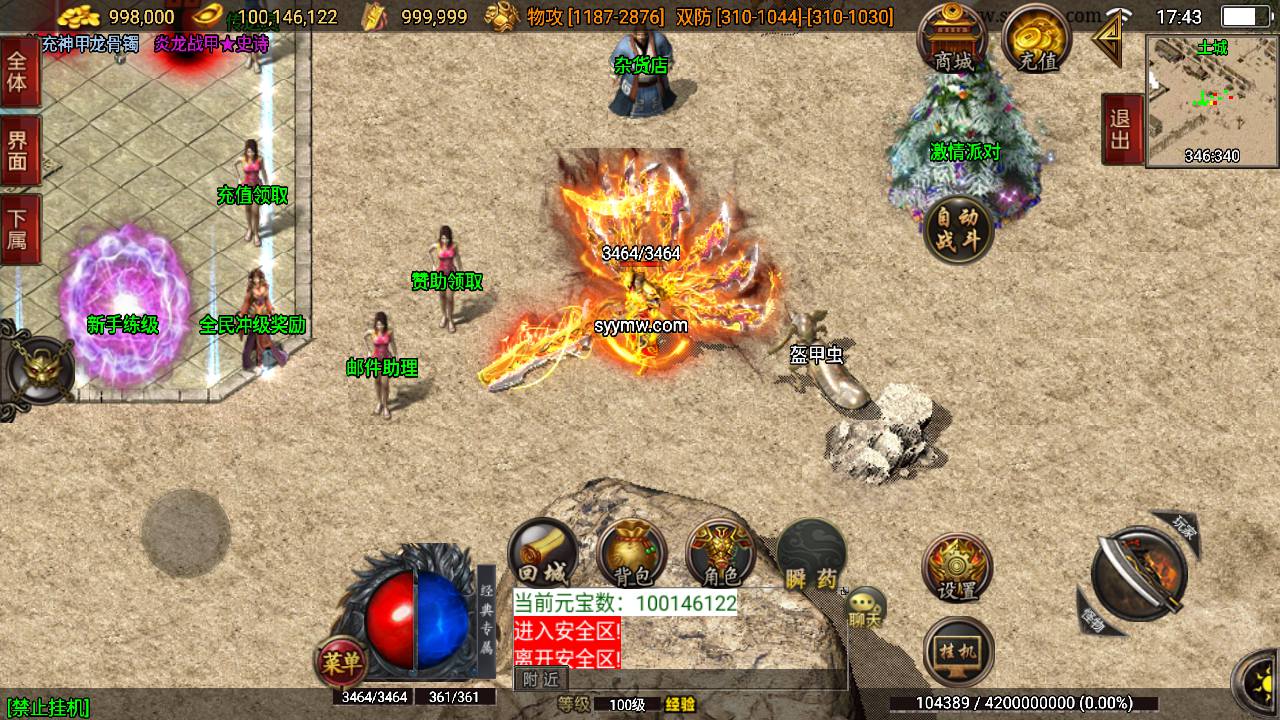This screenshot has width=1280, height=720.
Task: Open the 充值 recharge screen
Action: click(1037, 40)
